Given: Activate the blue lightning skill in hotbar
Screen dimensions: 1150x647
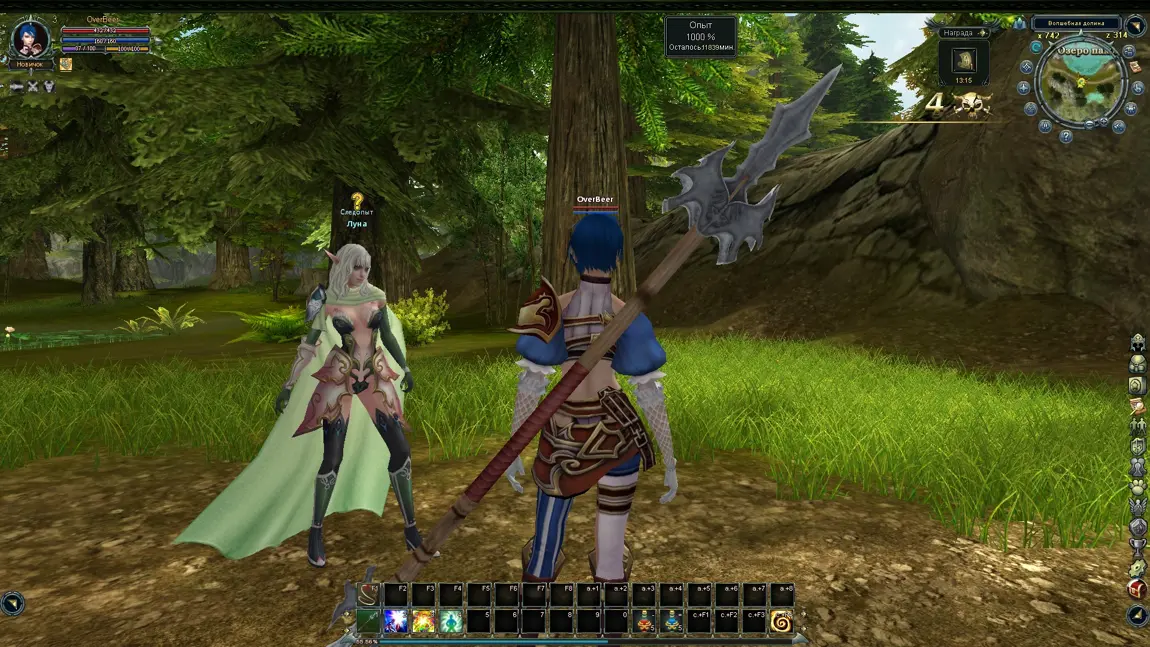Looking at the screenshot, I should coord(397,622).
